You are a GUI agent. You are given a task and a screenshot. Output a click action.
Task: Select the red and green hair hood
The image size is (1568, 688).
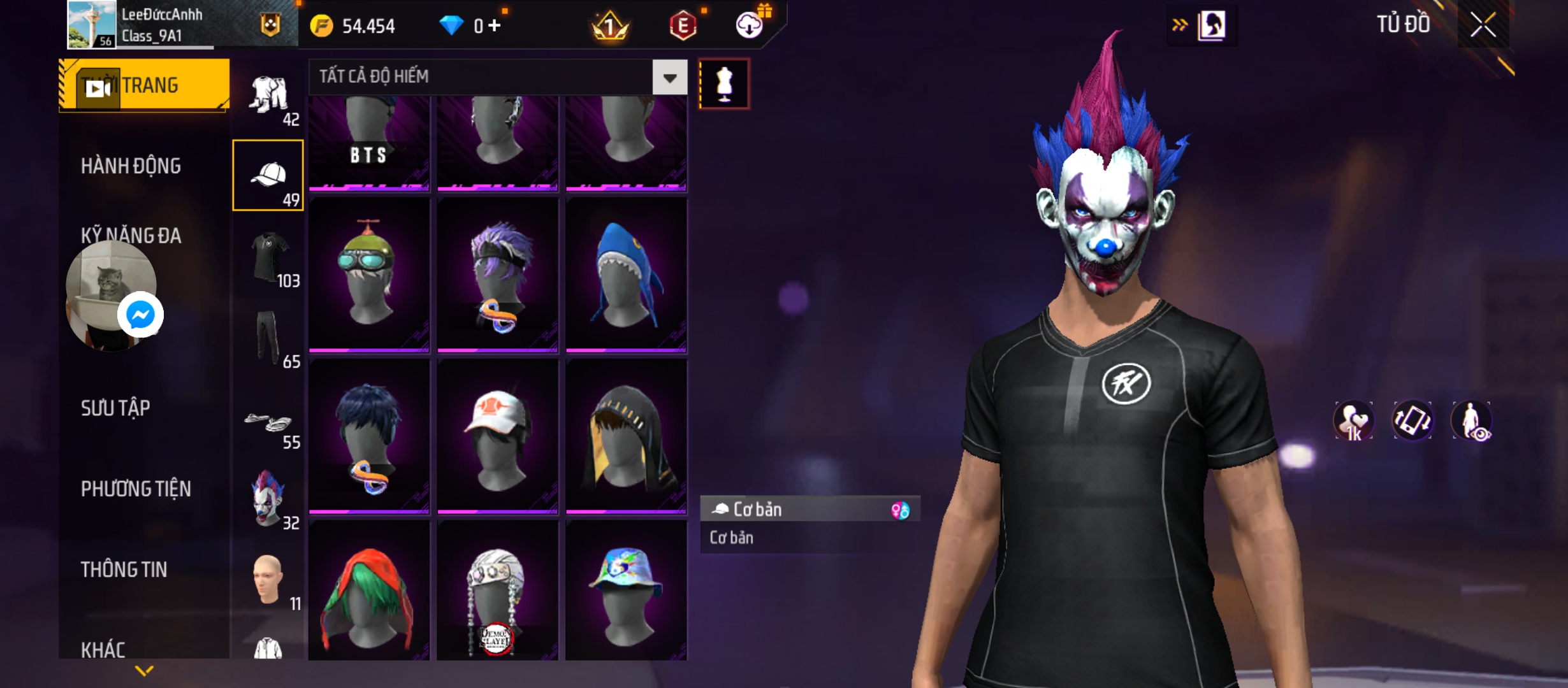[369, 591]
